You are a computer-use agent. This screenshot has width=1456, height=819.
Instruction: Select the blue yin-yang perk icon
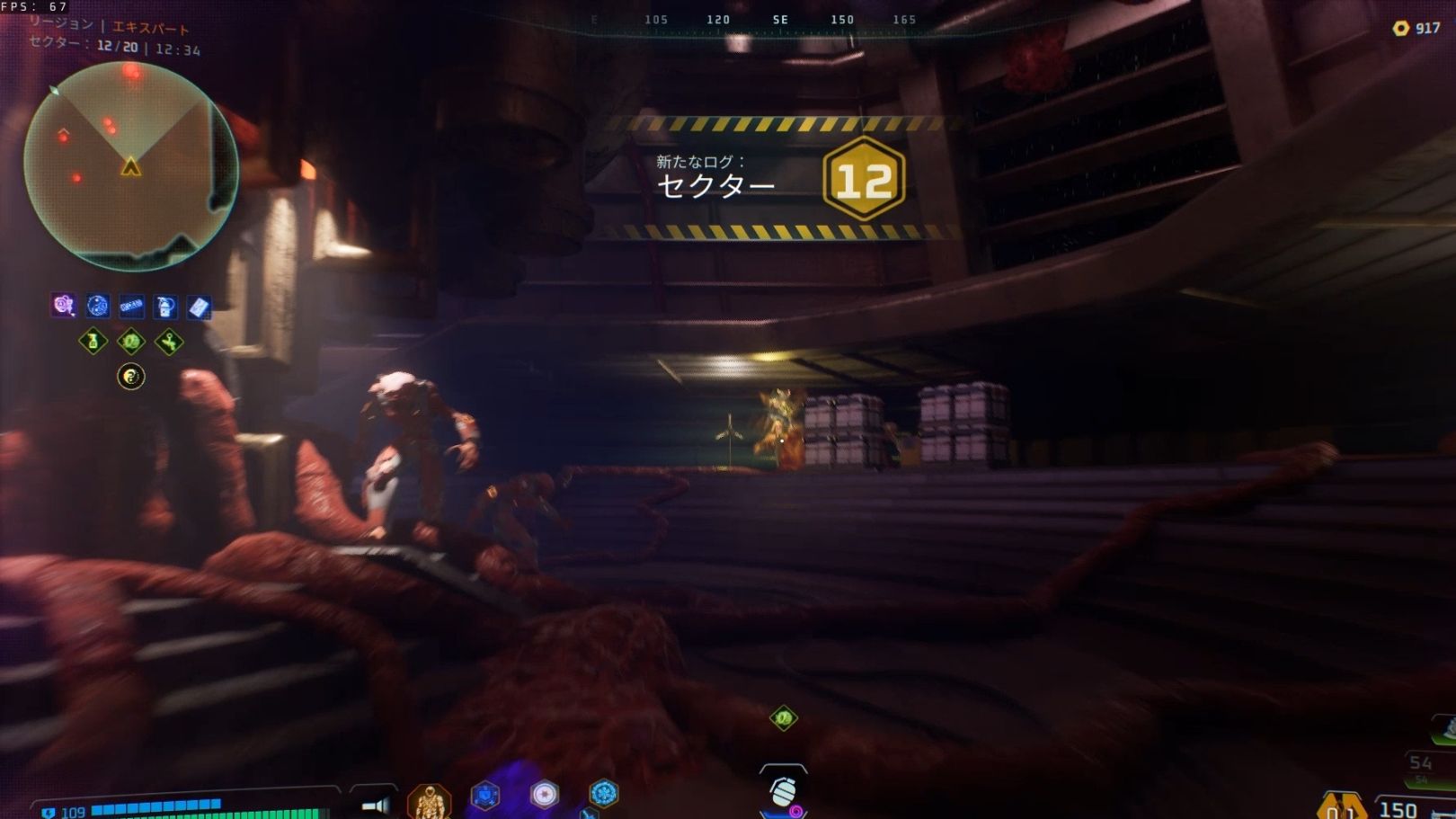pyautogui.click(x=97, y=307)
